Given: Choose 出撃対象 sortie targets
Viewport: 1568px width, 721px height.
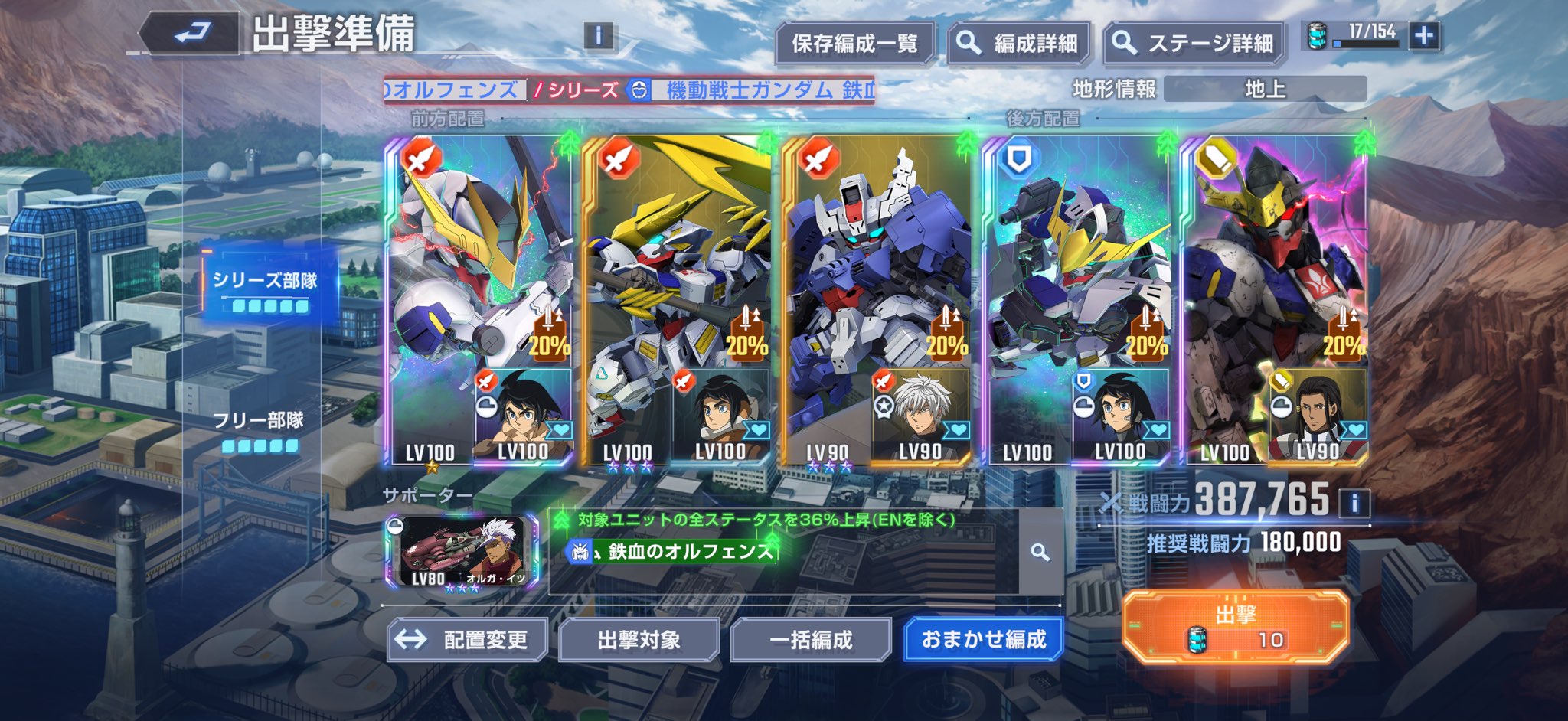Looking at the screenshot, I should pyautogui.click(x=639, y=640).
